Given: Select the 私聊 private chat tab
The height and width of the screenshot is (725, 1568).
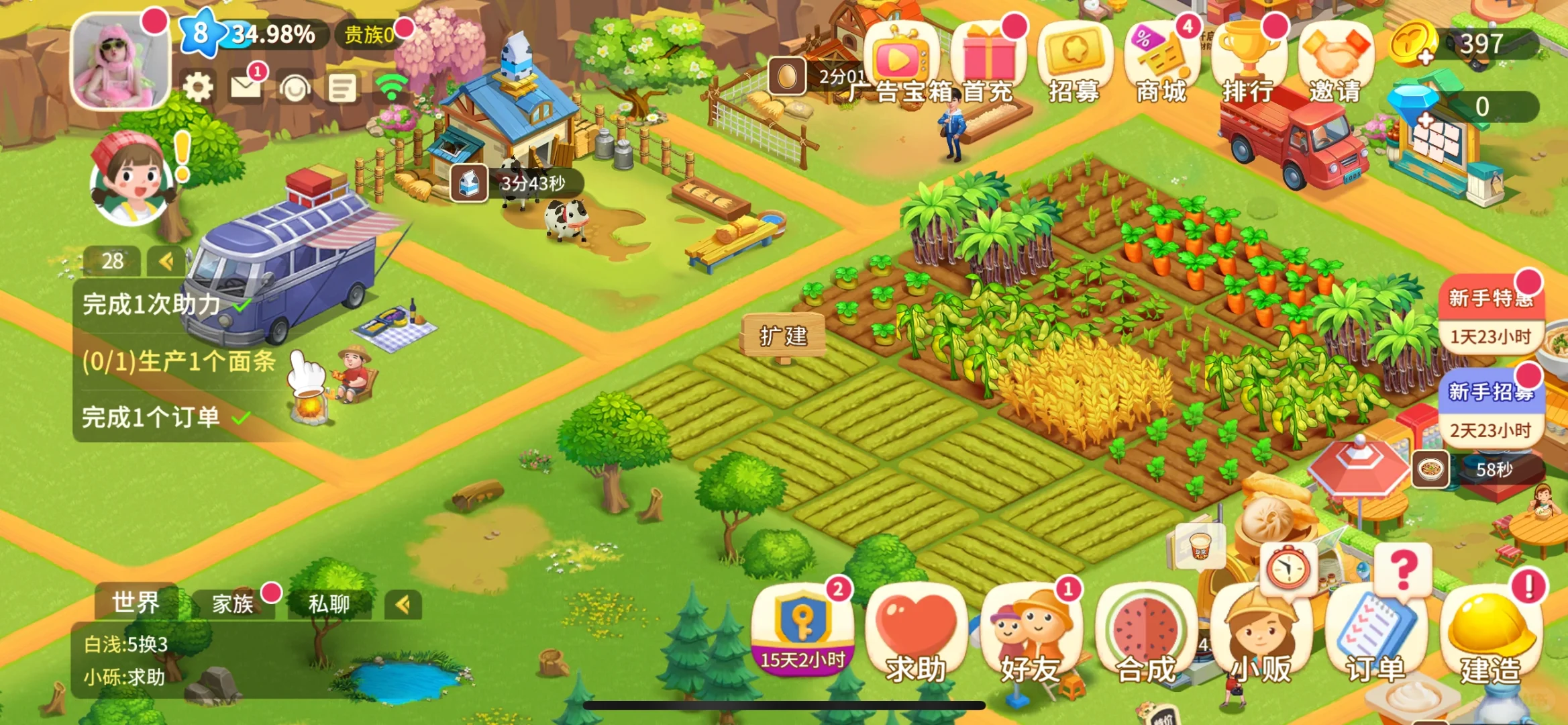Looking at the screenshot, I should pos(329,603).
